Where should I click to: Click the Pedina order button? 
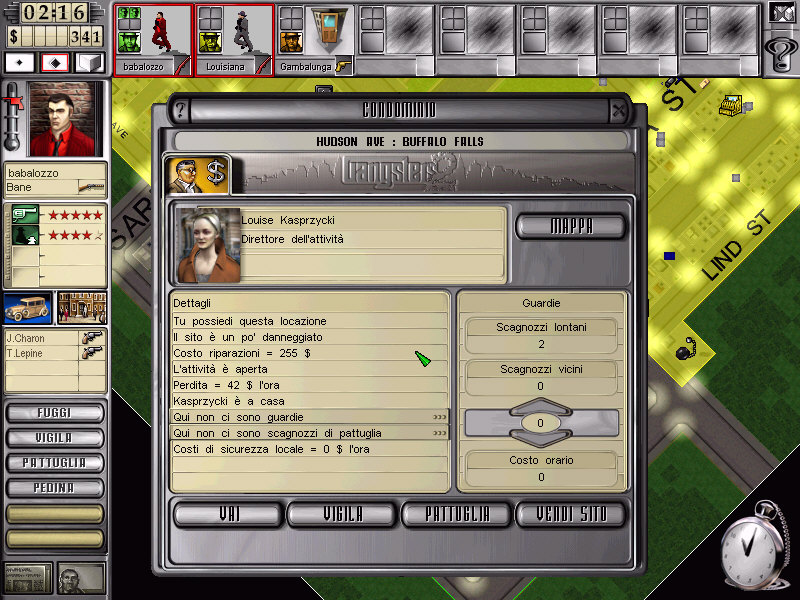pos(55,488)
